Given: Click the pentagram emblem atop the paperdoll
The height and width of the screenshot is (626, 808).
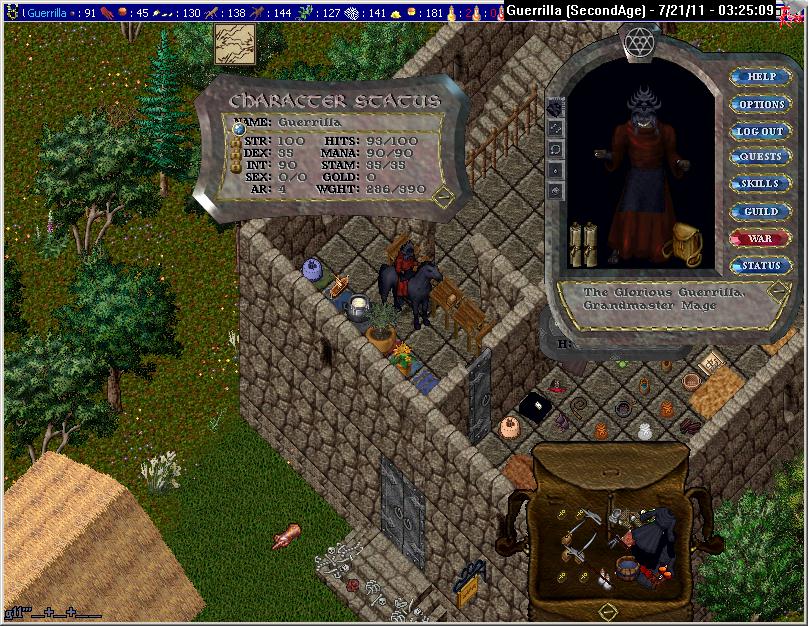Looking at the screenshot, I should (x=638, y=41).
